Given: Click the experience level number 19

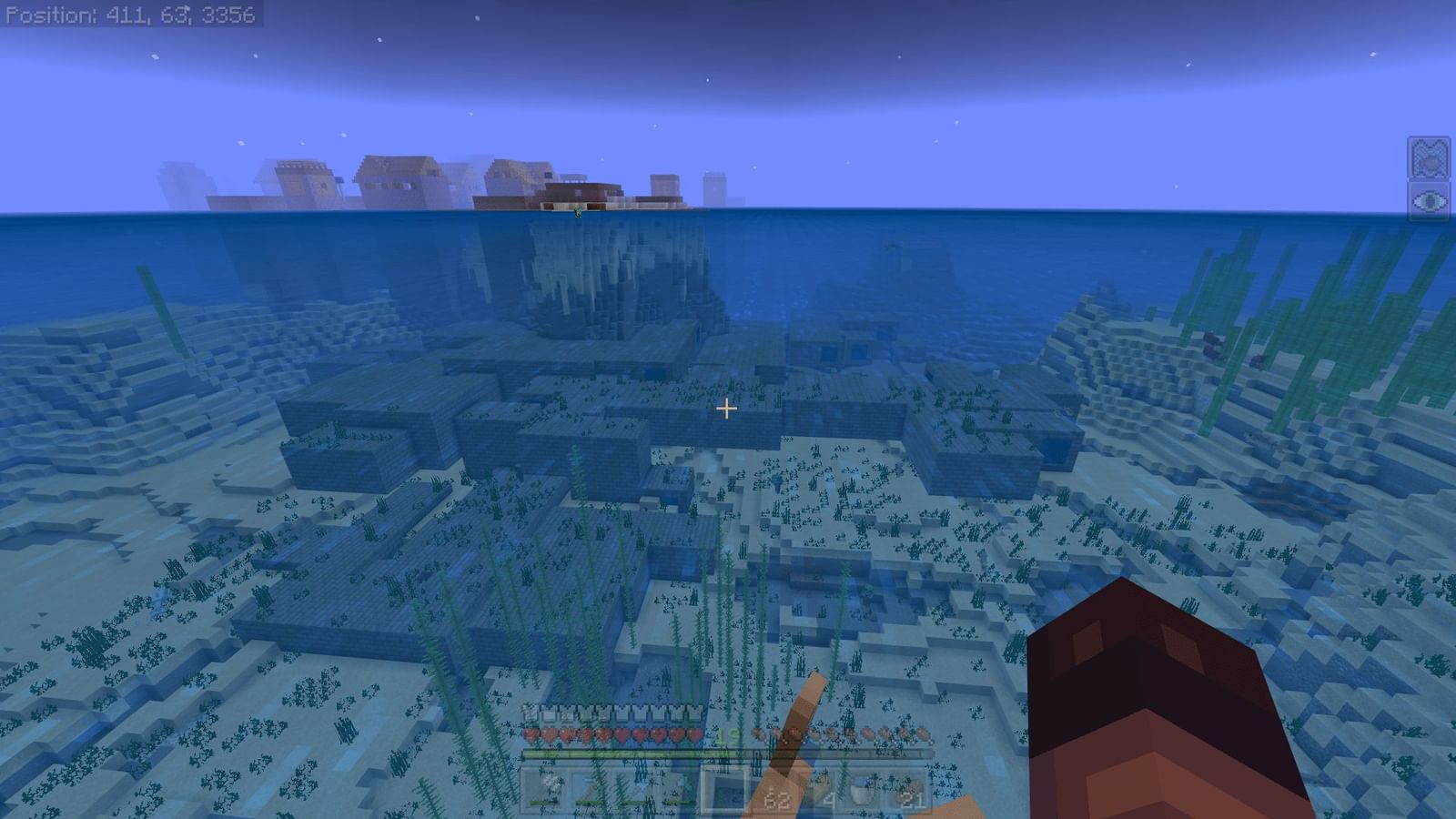Looking at the screenshot, I should pyautogui.click(x=726, y=735).
